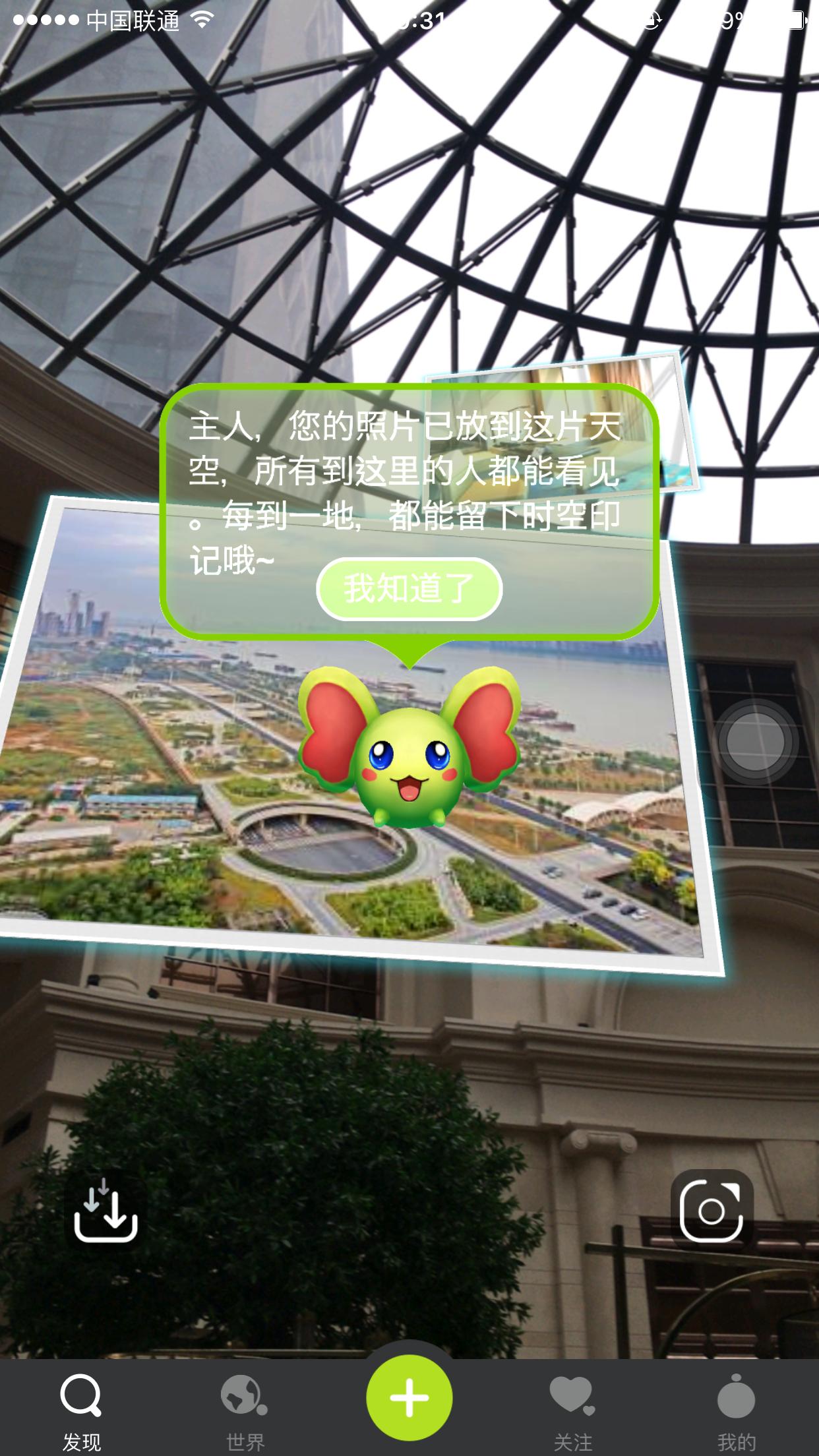
Task: Activate the camera capture icon
Action: click(711, 1211)
